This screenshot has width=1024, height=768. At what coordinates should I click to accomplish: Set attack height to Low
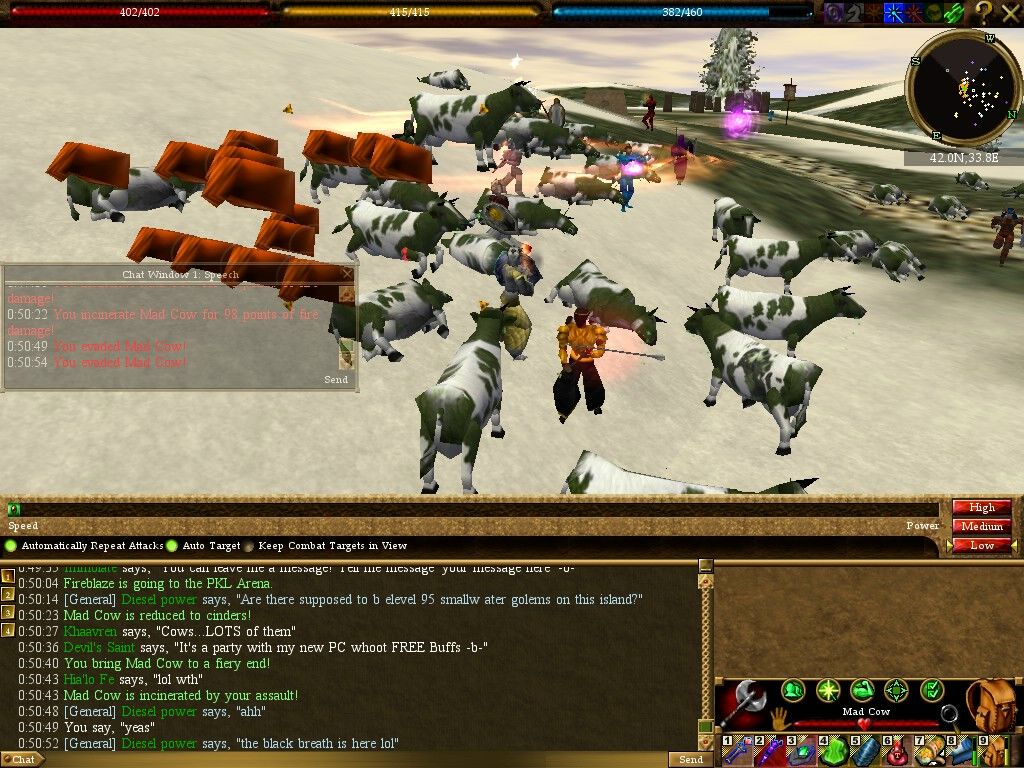(981, 545)
